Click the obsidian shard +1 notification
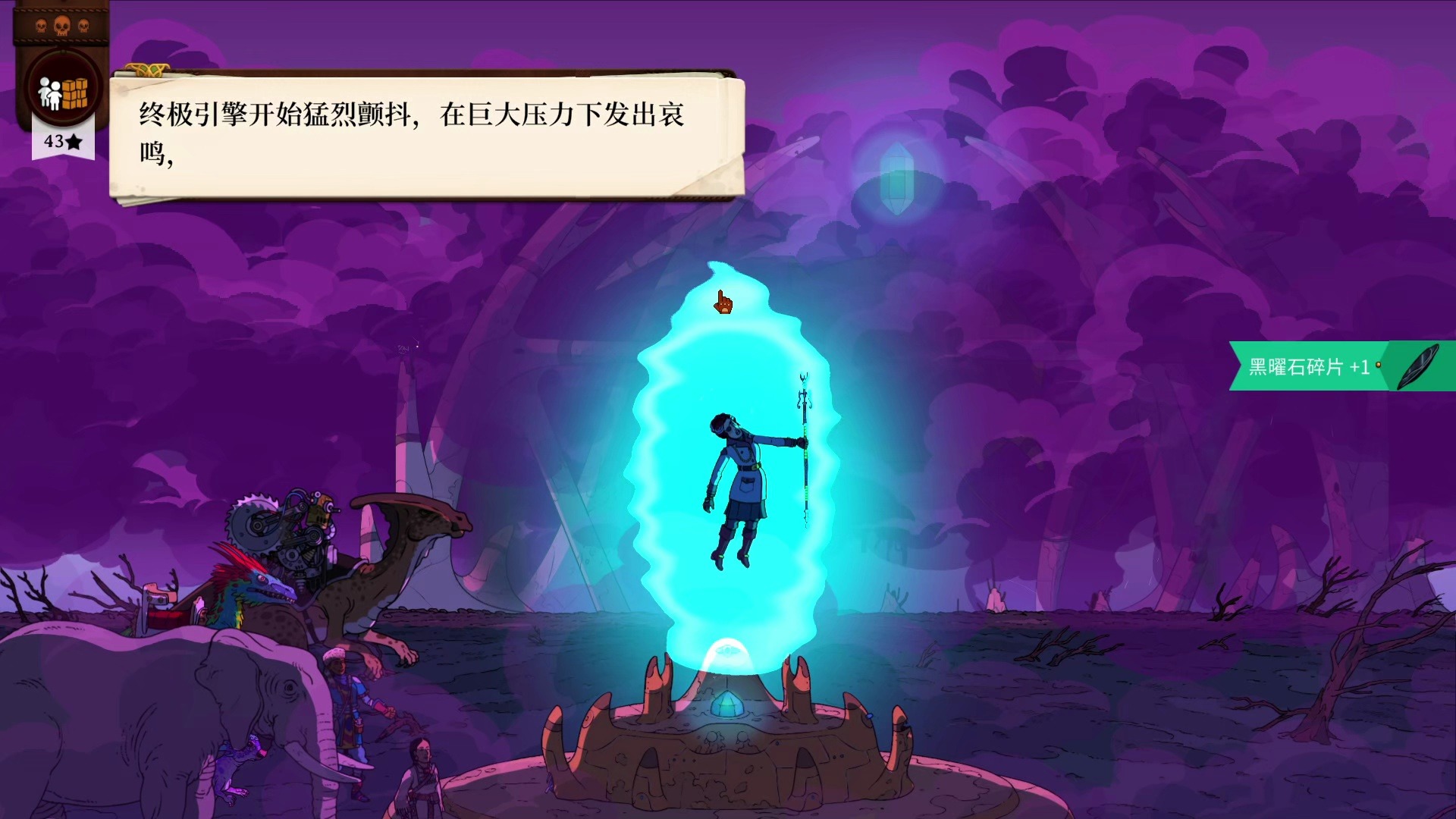 click(x=1341, y=367)
